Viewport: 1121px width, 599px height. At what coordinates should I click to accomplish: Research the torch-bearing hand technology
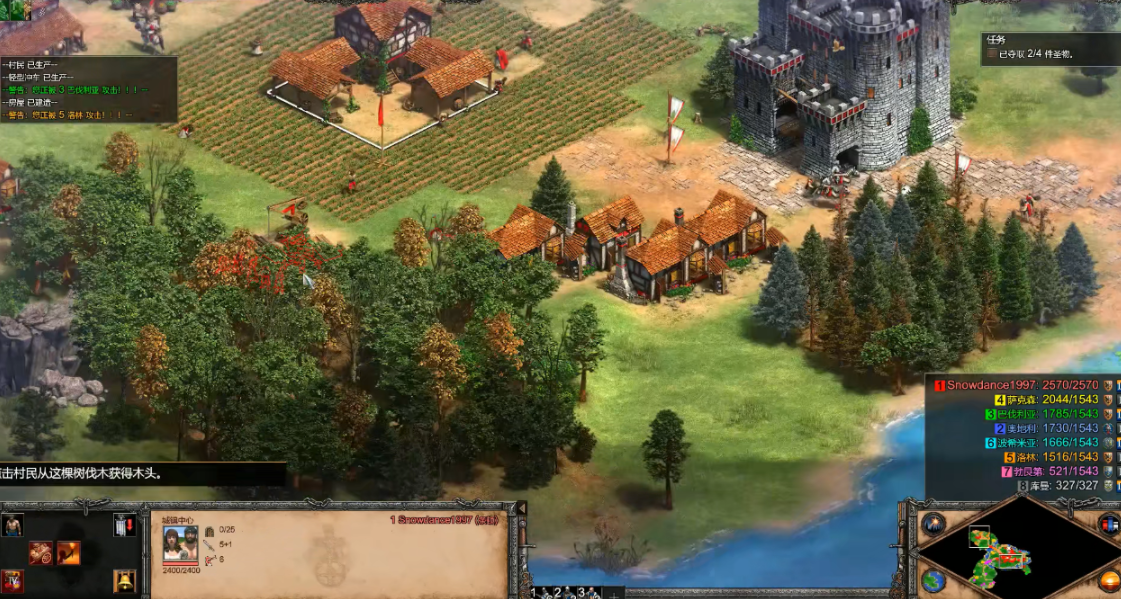(68, 552)
